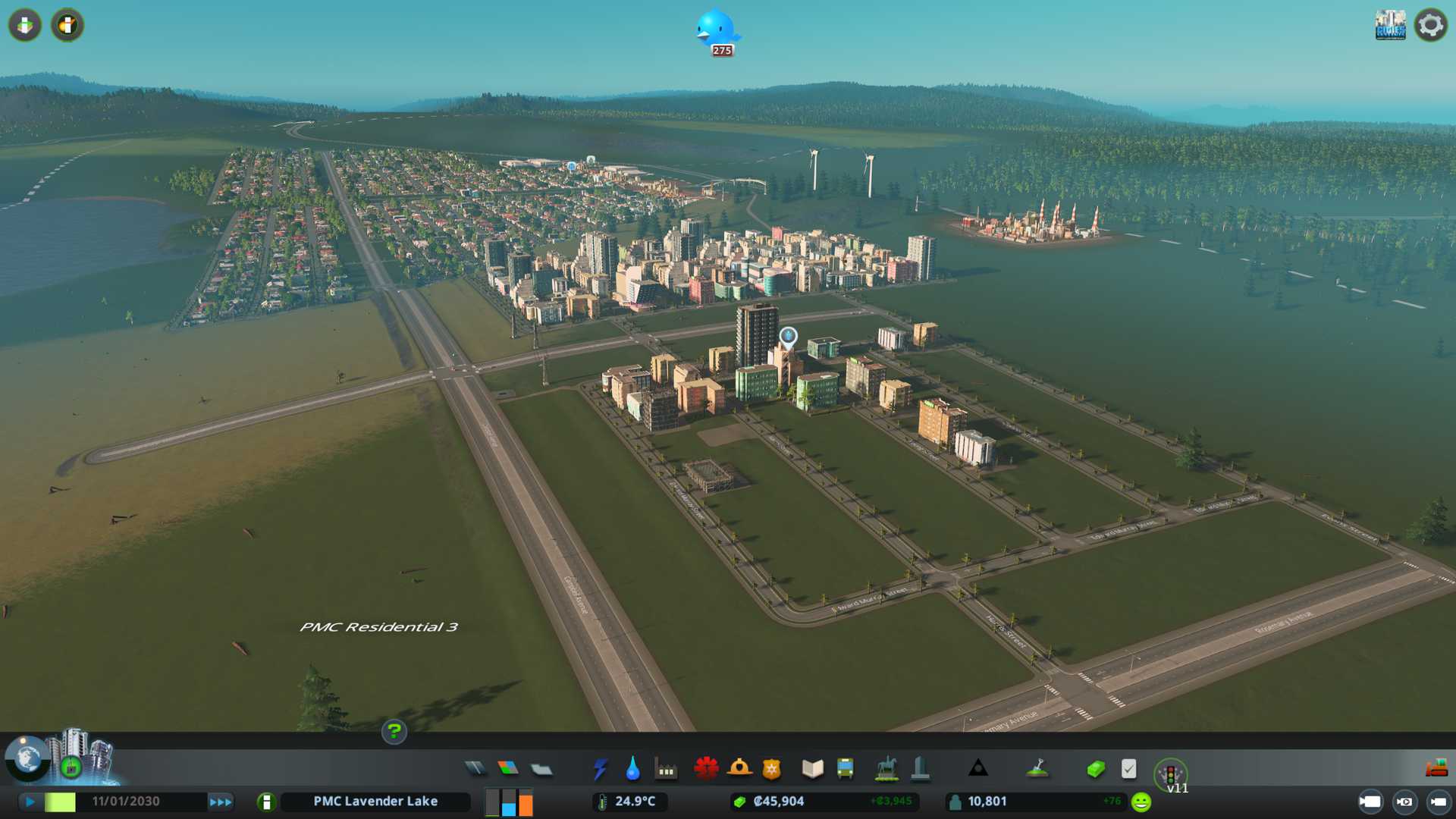Open the Chirper bird message feed

716,30
